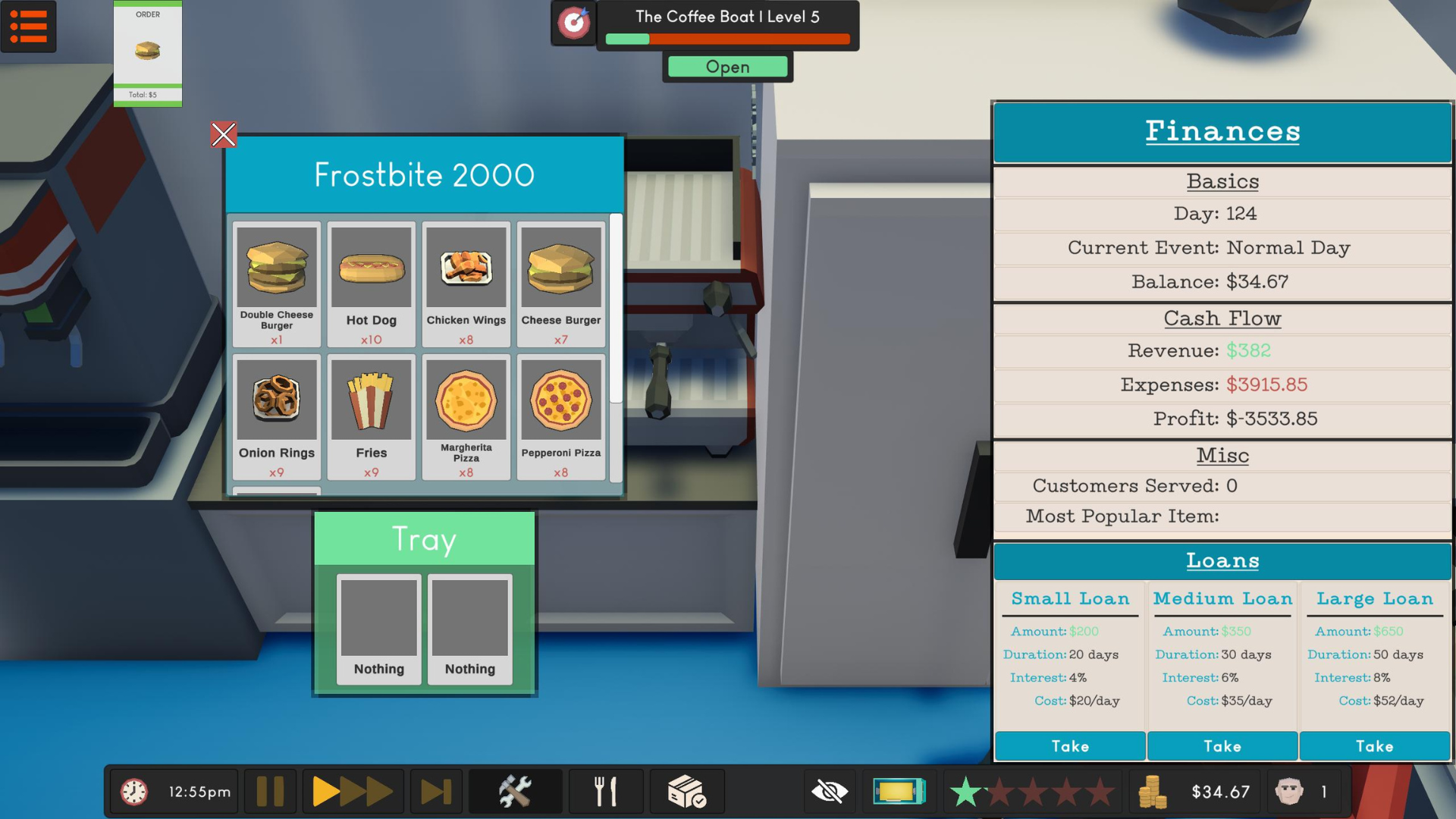Take the Large Loan of $650
The image size is (1456, 819).
click(1374, 746)
